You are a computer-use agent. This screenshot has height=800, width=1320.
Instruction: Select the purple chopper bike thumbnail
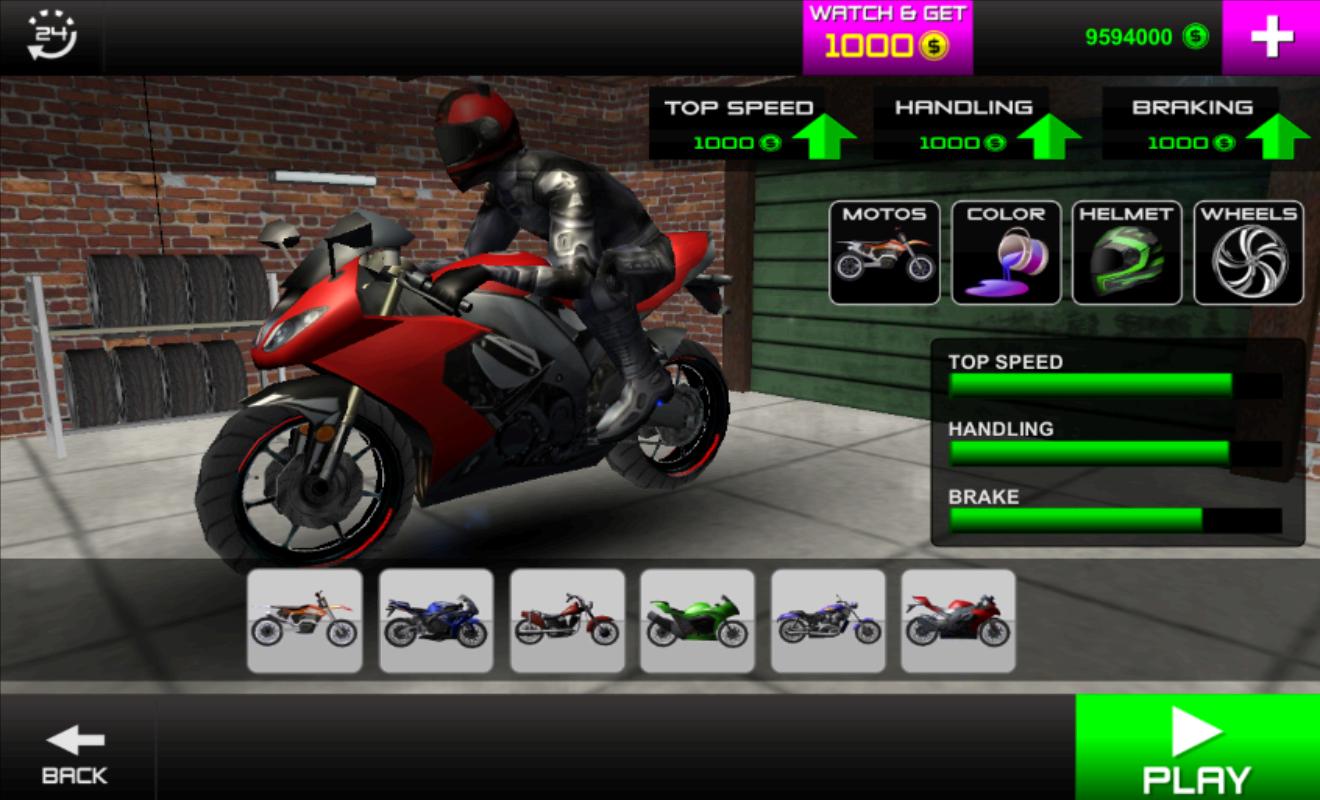[827, 620]
